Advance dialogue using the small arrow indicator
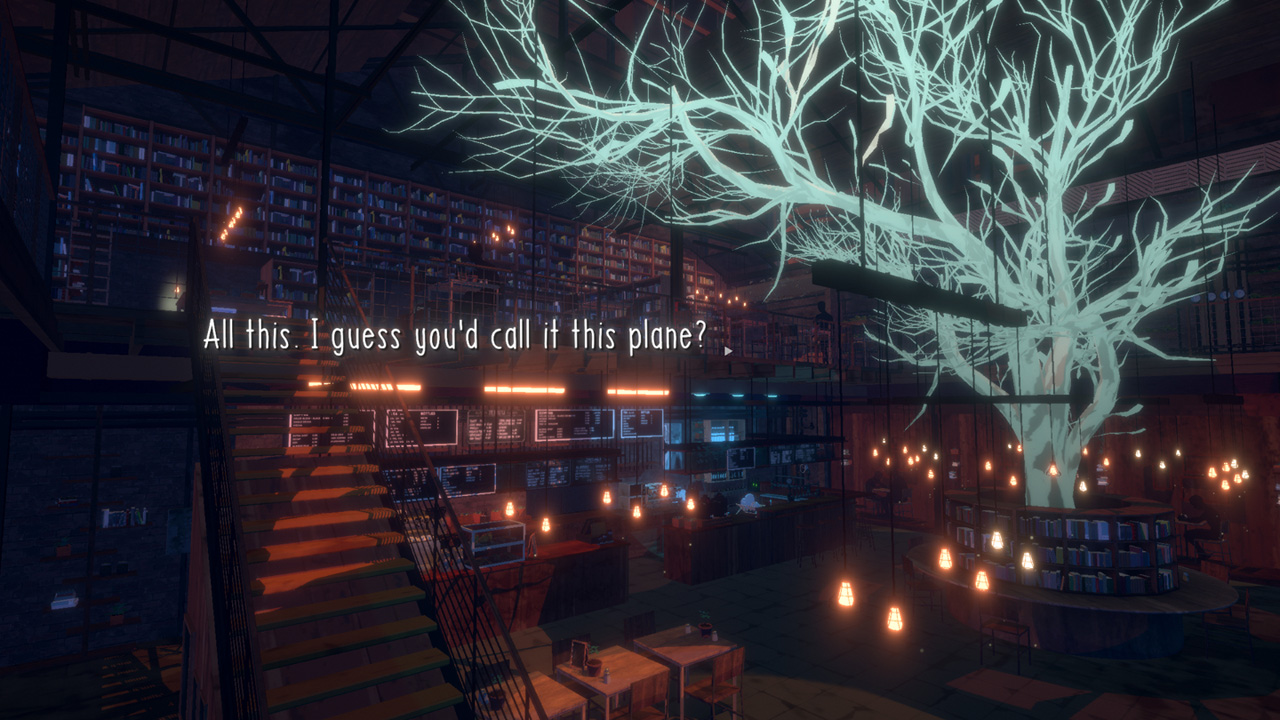 (728, 351)
